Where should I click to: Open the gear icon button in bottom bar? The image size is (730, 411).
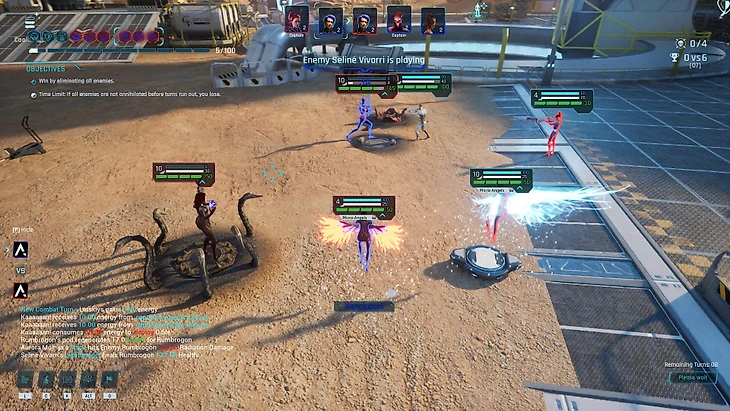click(x=88, y=380)
